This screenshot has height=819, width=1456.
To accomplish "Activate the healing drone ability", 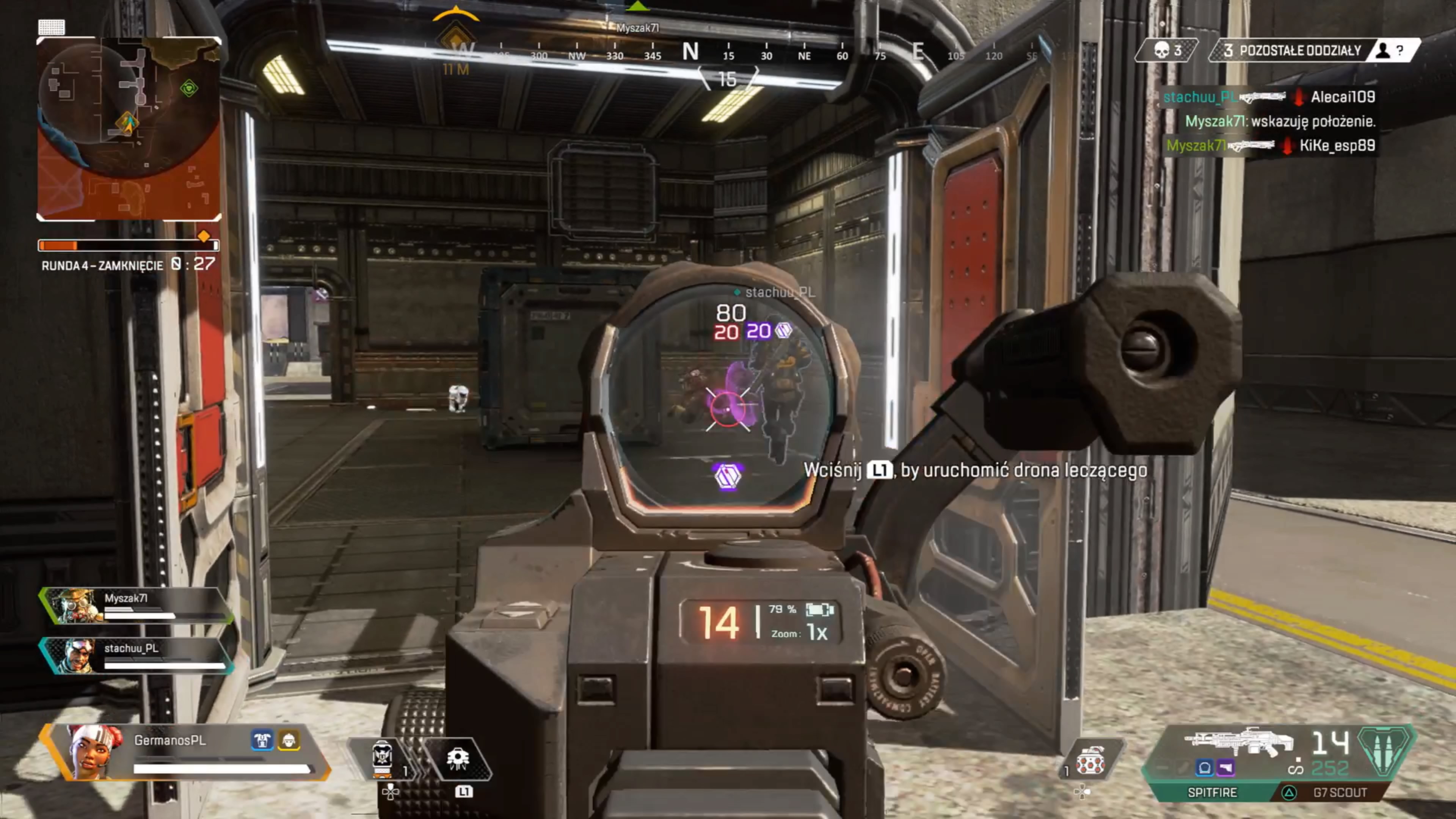I will pos(458,758).
